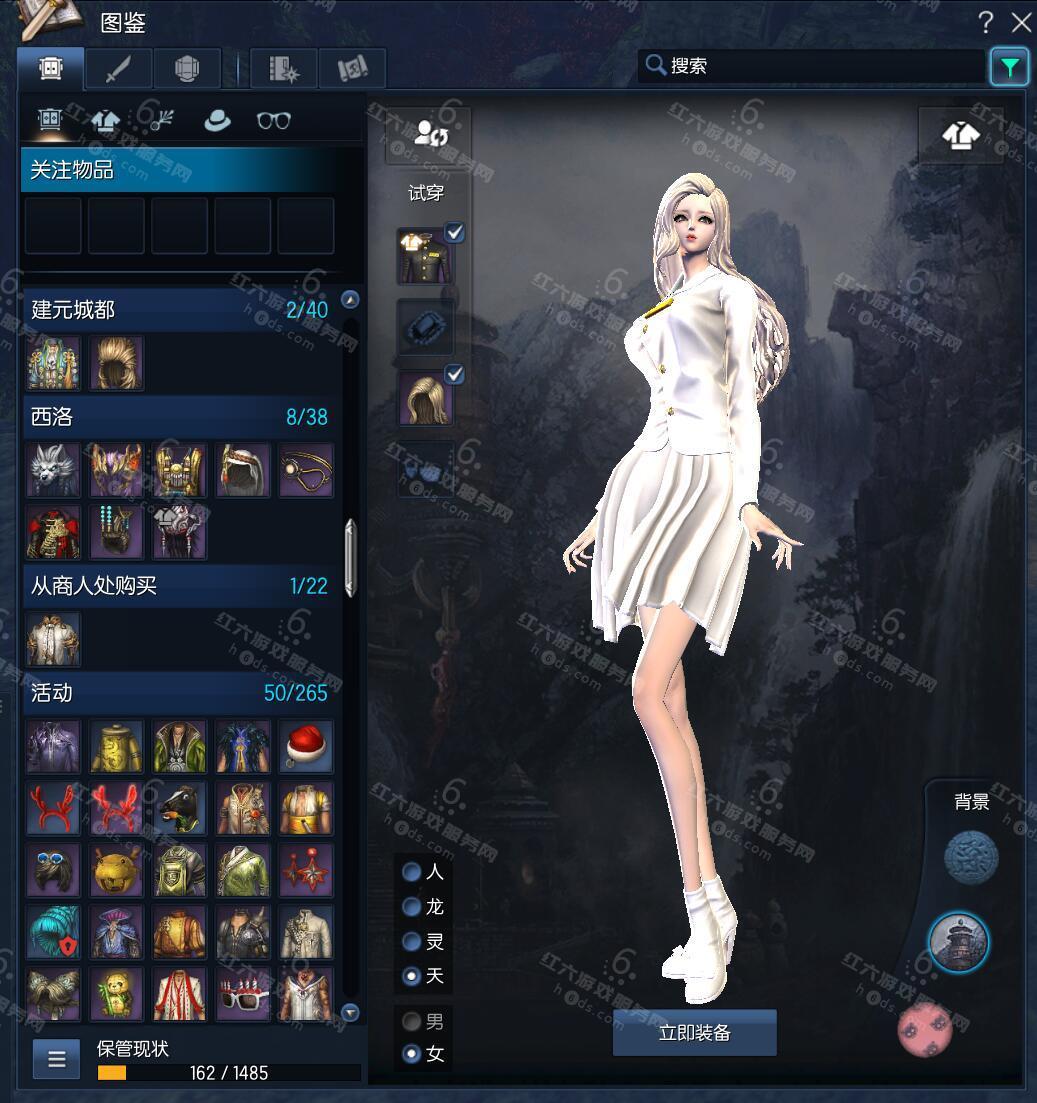The width and height of the screenshot is (1037, 1103).
Task: Pick the pagoda tower background
Action: point(958,941)
